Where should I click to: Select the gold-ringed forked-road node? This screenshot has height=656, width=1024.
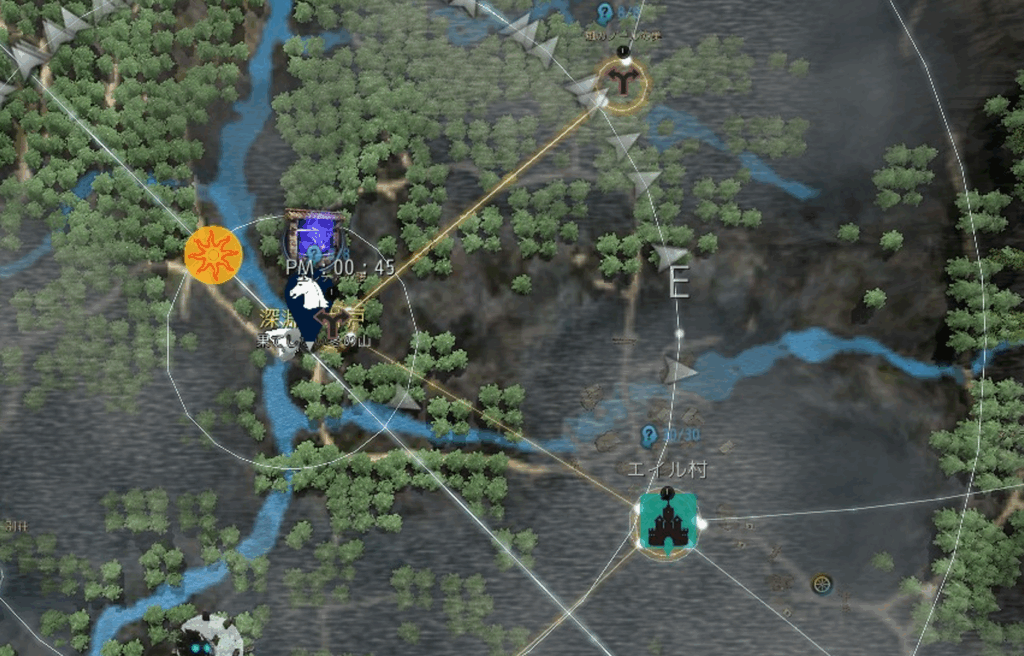click(623, 80)
